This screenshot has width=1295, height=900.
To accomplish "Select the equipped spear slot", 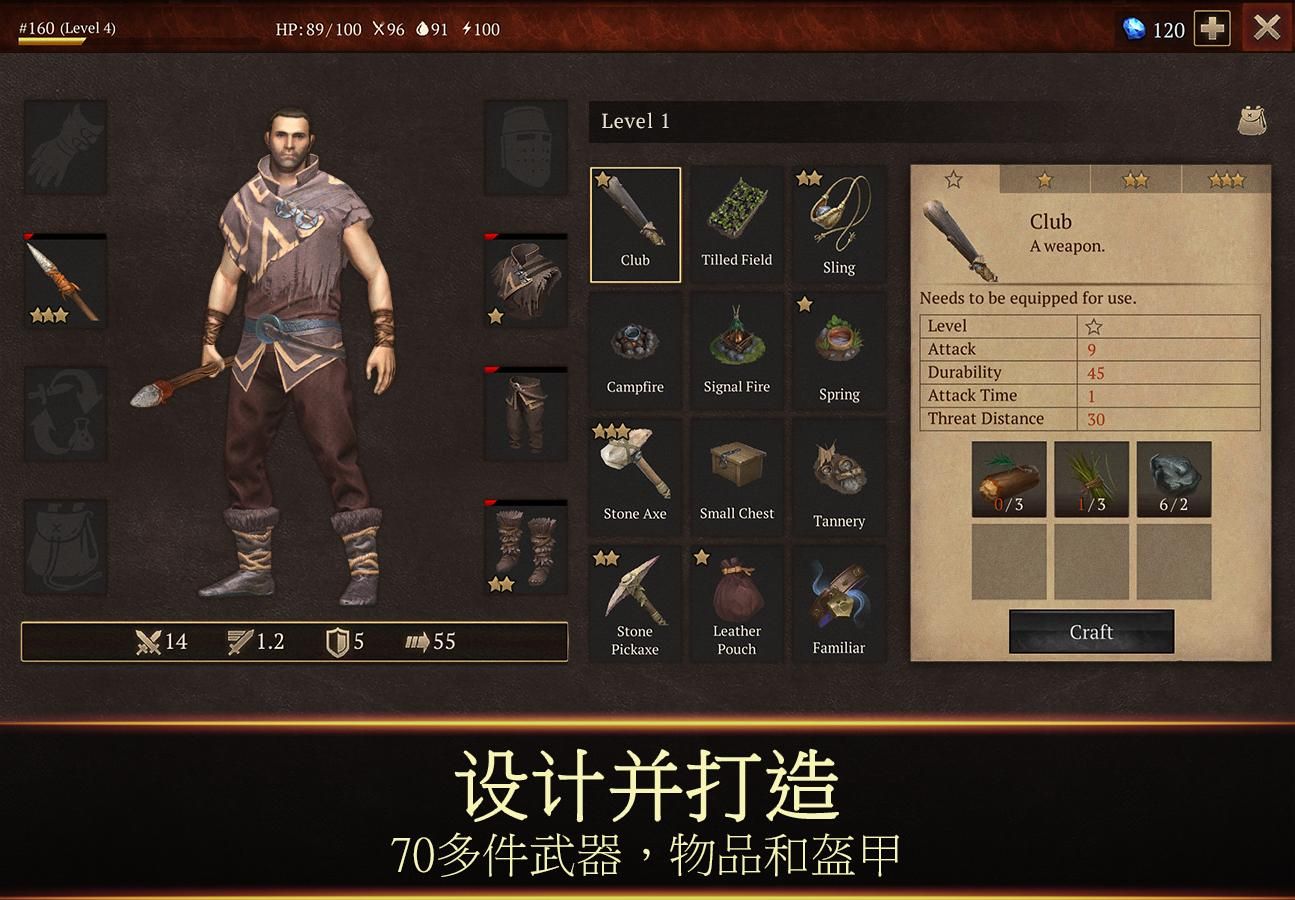I will pyautogui.click(x=66, y=280).
